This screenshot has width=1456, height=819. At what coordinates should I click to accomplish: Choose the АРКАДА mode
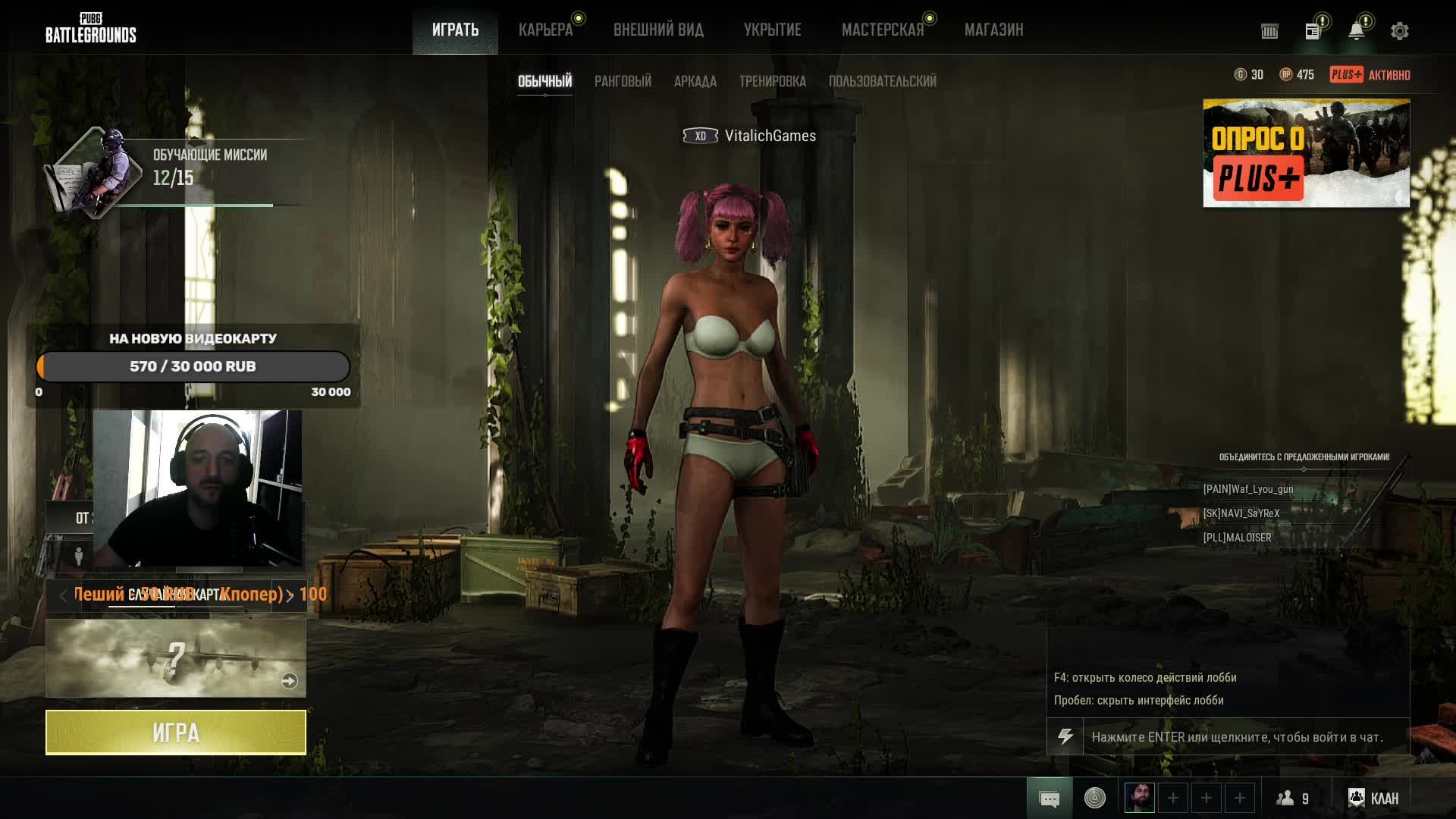click(695, 81)
